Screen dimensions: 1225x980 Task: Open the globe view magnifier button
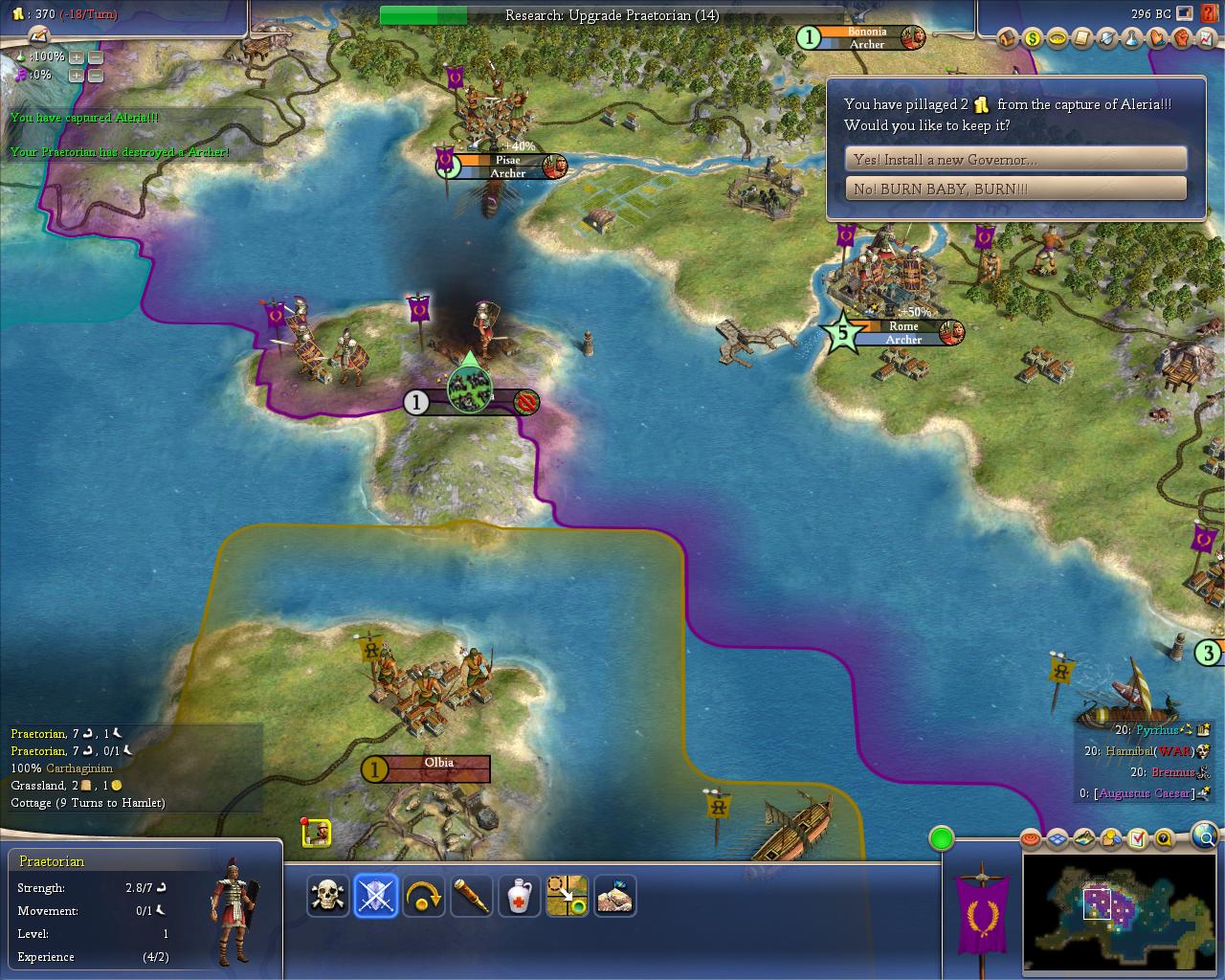point(1207,835)
